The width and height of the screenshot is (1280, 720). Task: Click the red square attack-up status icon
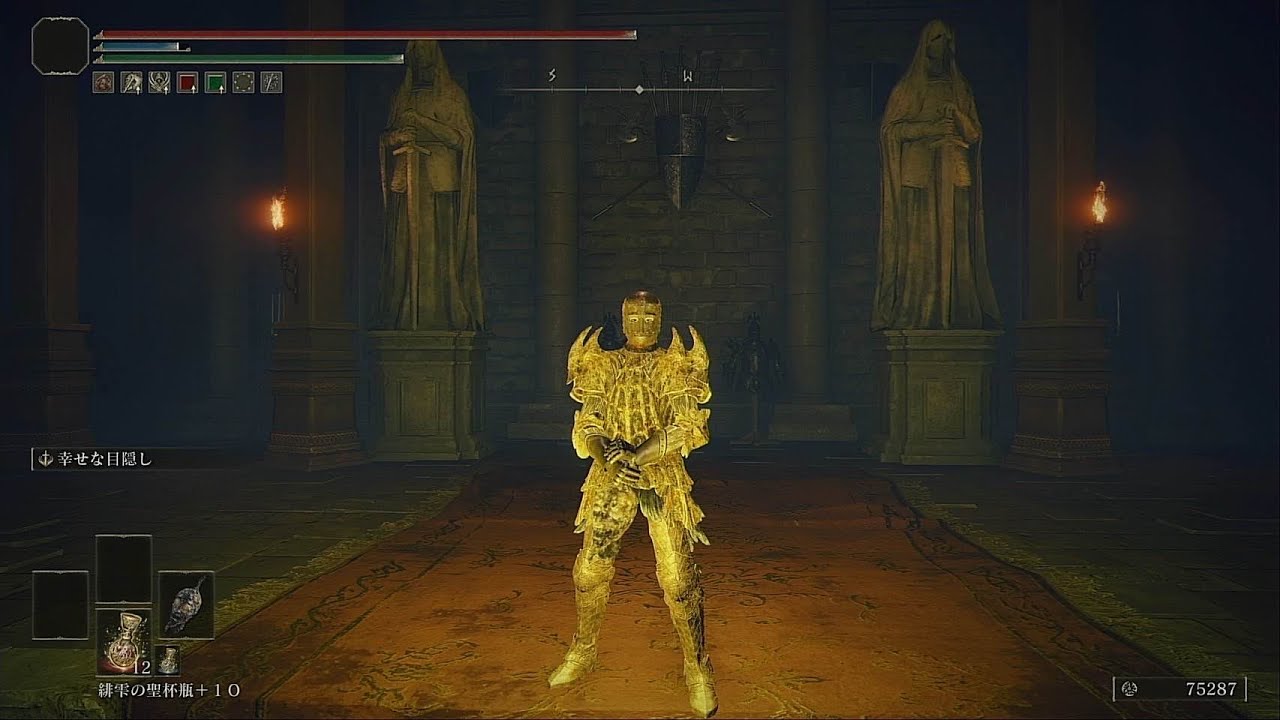tap(186, 83)
